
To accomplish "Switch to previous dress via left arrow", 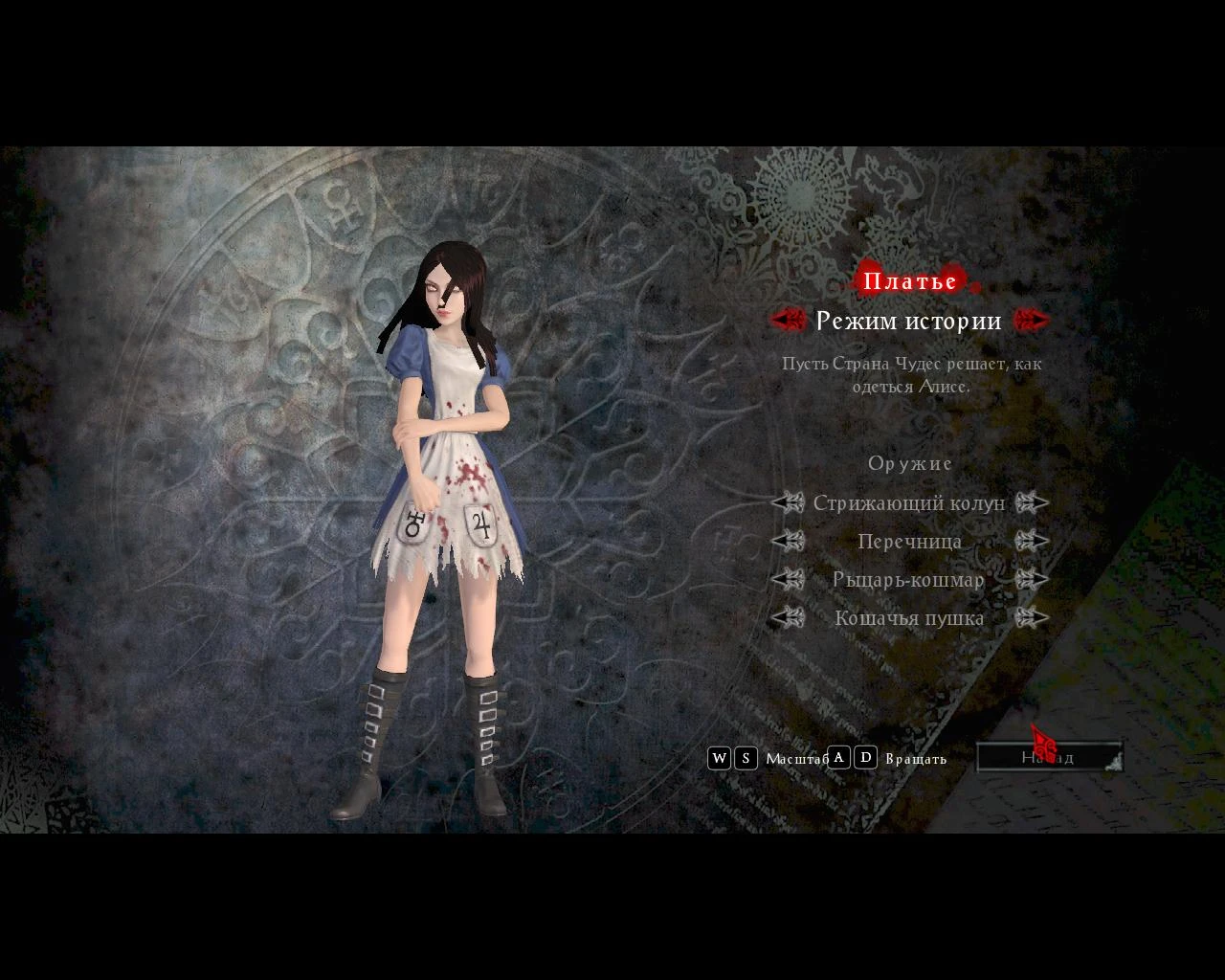I will click(x=787, y=320).
